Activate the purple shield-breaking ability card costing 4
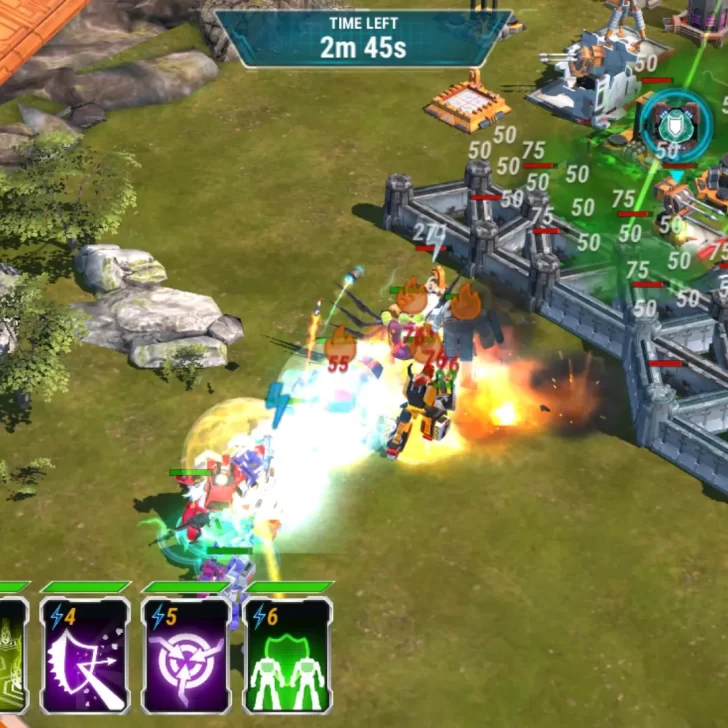This screenshot has height=728, width=728. click(85, 655)
